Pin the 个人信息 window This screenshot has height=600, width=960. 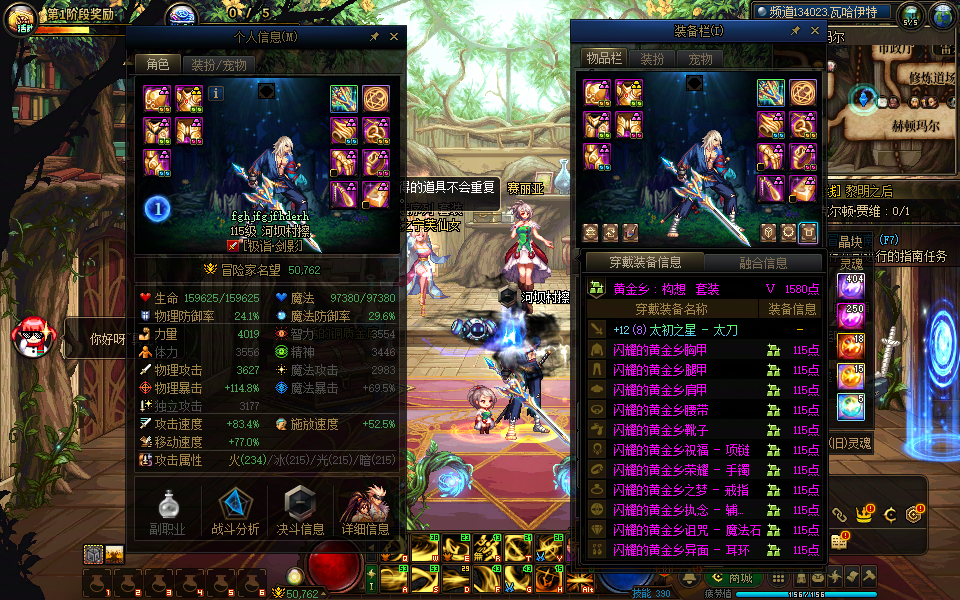tap(375, 36)
